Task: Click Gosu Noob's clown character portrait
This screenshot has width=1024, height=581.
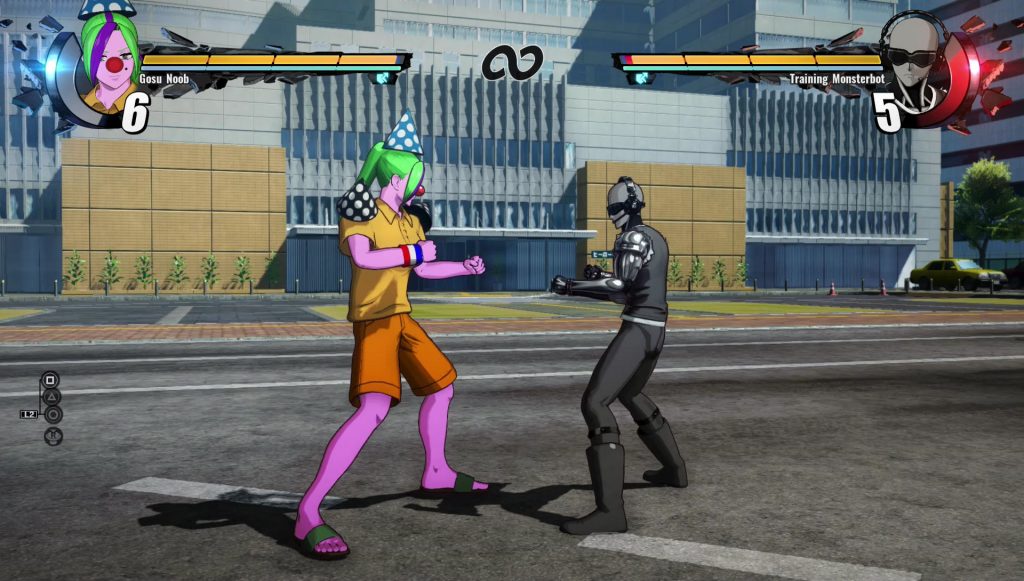Action: click(x=108, y=62)
